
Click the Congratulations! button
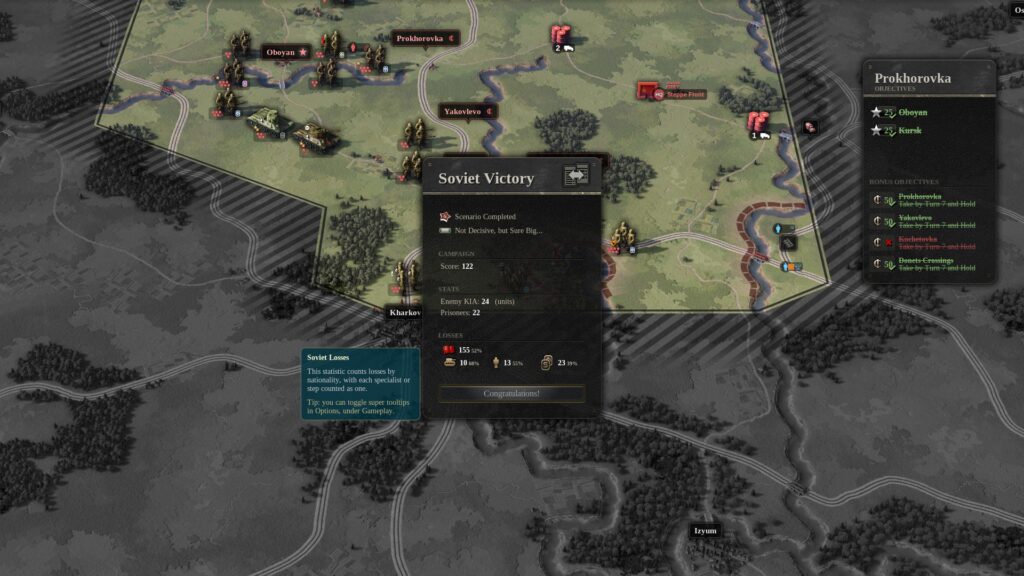[511, 394]
